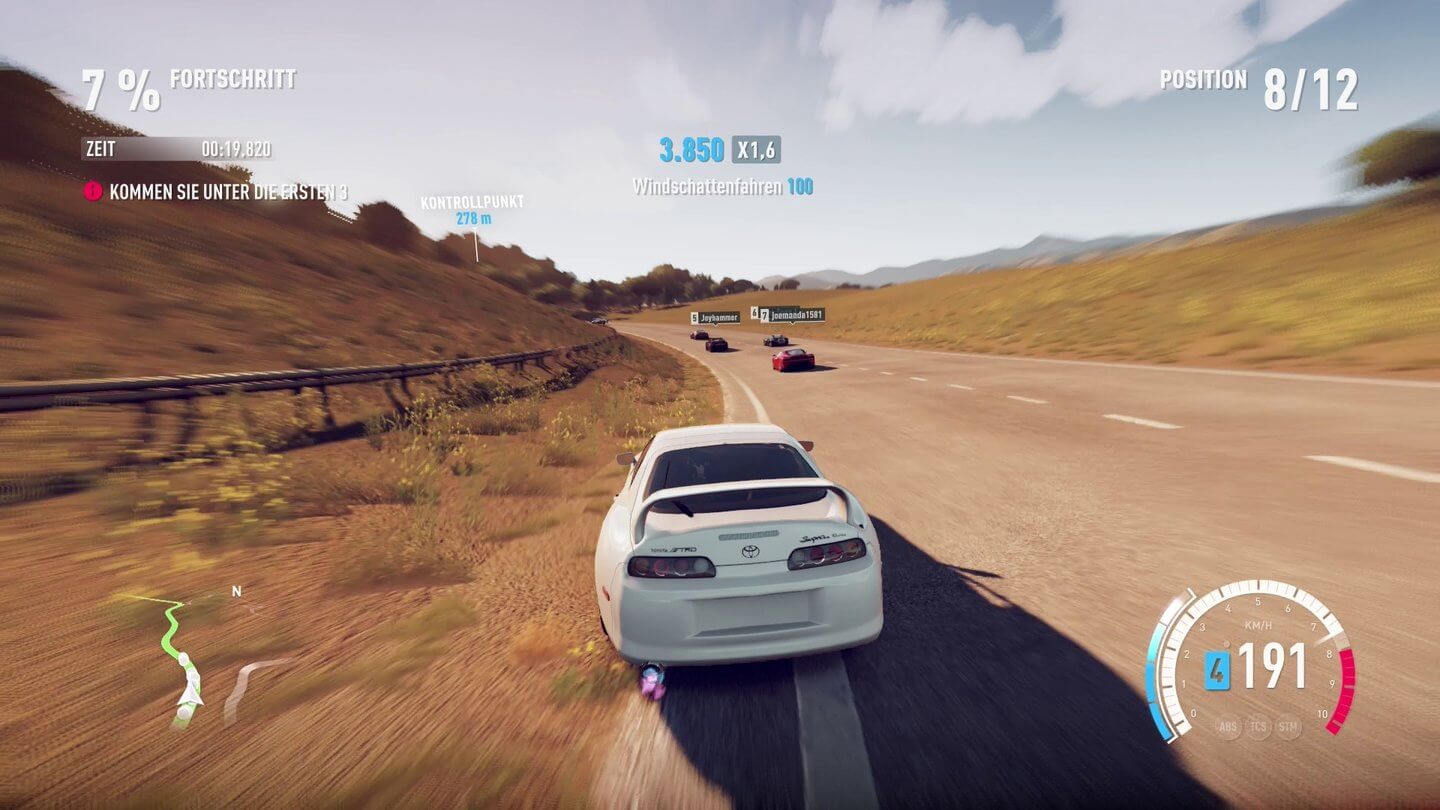Toggle the TCS indicator

(1258, 727)
